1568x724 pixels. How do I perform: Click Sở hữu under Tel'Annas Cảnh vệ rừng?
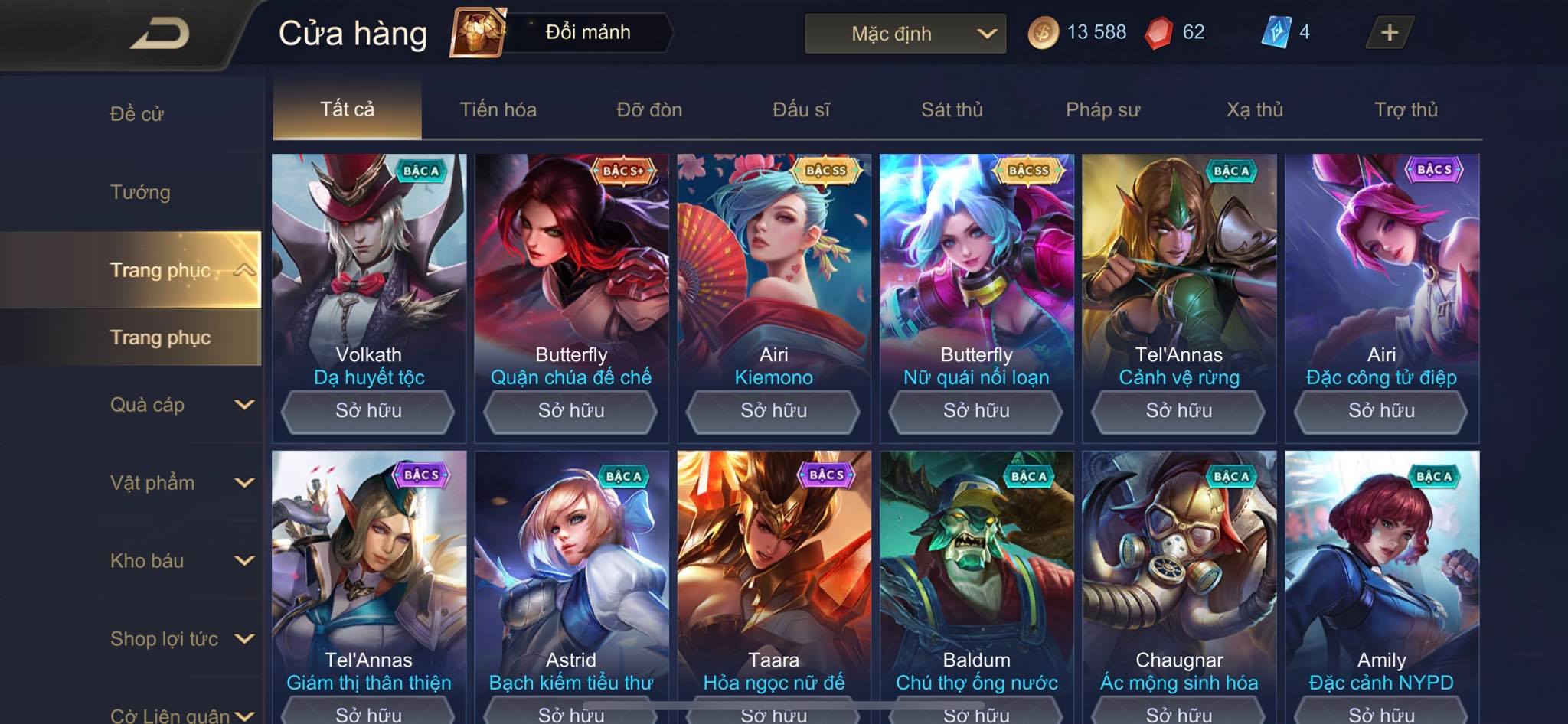tap(1178, 411)
